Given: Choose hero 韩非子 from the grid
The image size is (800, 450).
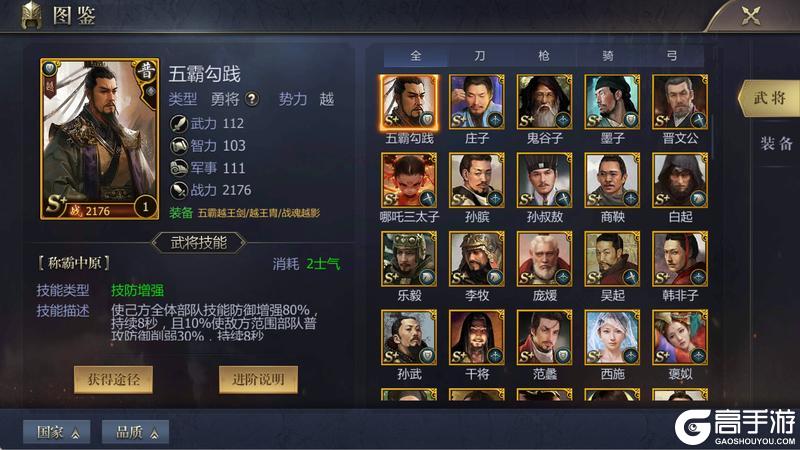Looking at the screenshot, I should (x=679, y=258).
